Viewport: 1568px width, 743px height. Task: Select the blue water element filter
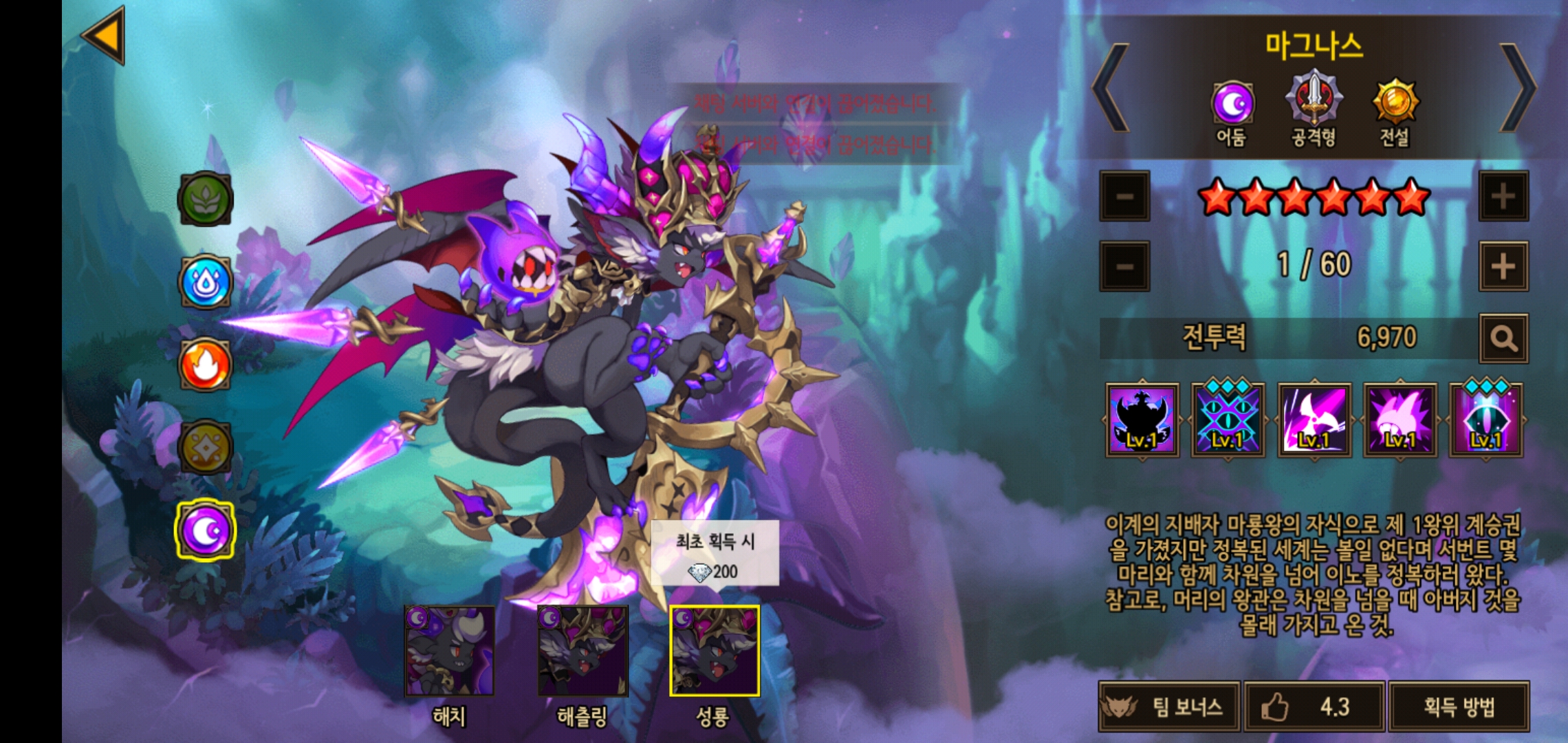[205, 282]
